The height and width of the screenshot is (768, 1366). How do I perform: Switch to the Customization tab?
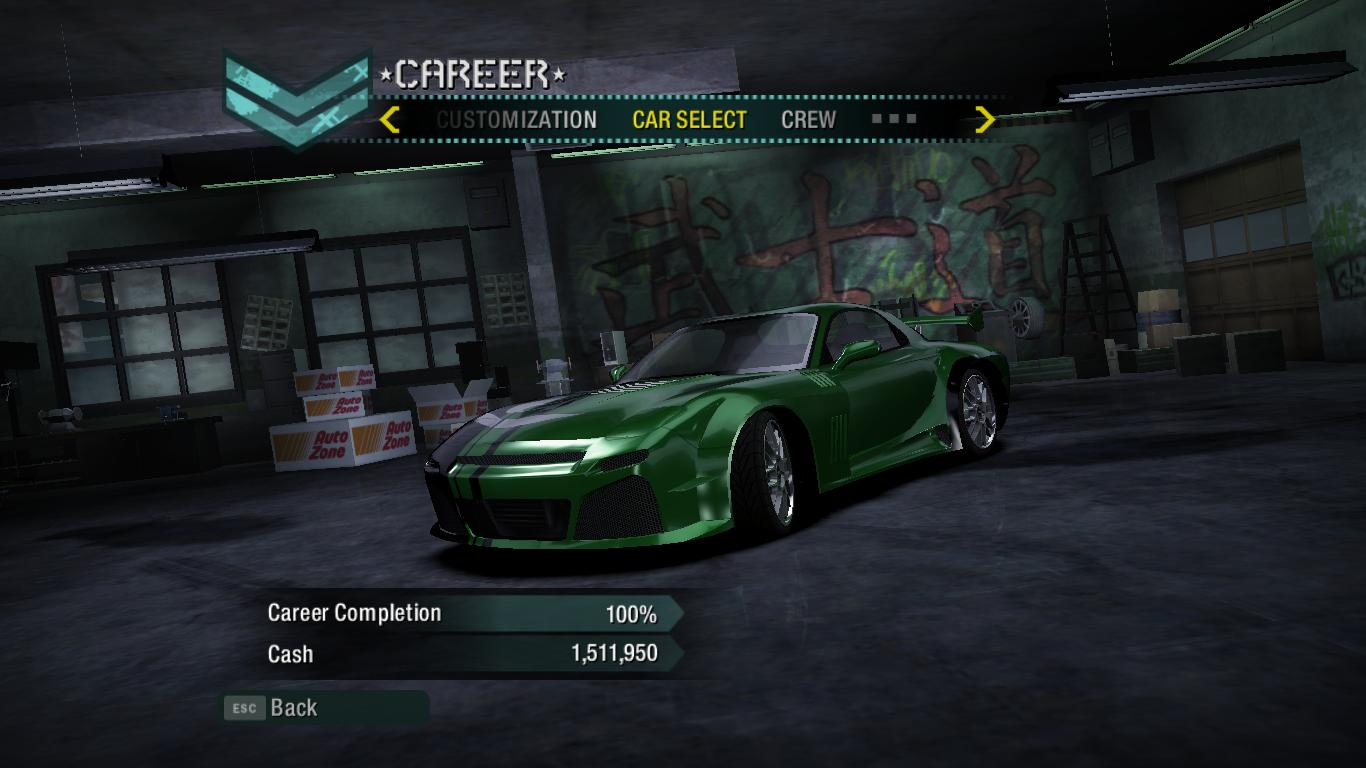[516, 120]
